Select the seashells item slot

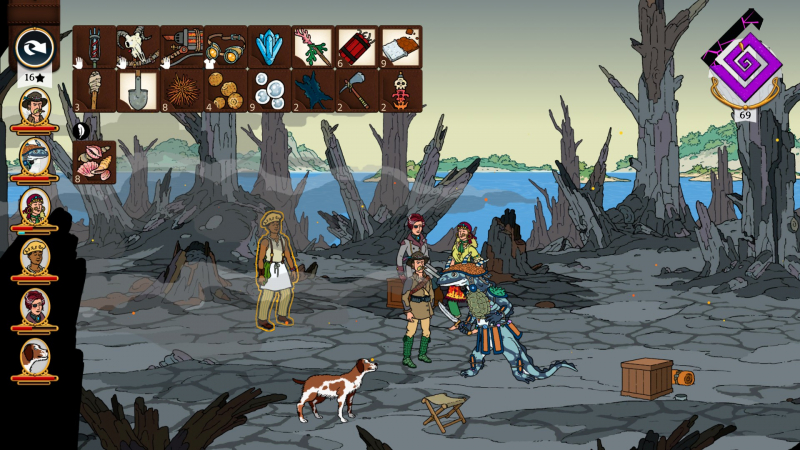coord(94,162)
